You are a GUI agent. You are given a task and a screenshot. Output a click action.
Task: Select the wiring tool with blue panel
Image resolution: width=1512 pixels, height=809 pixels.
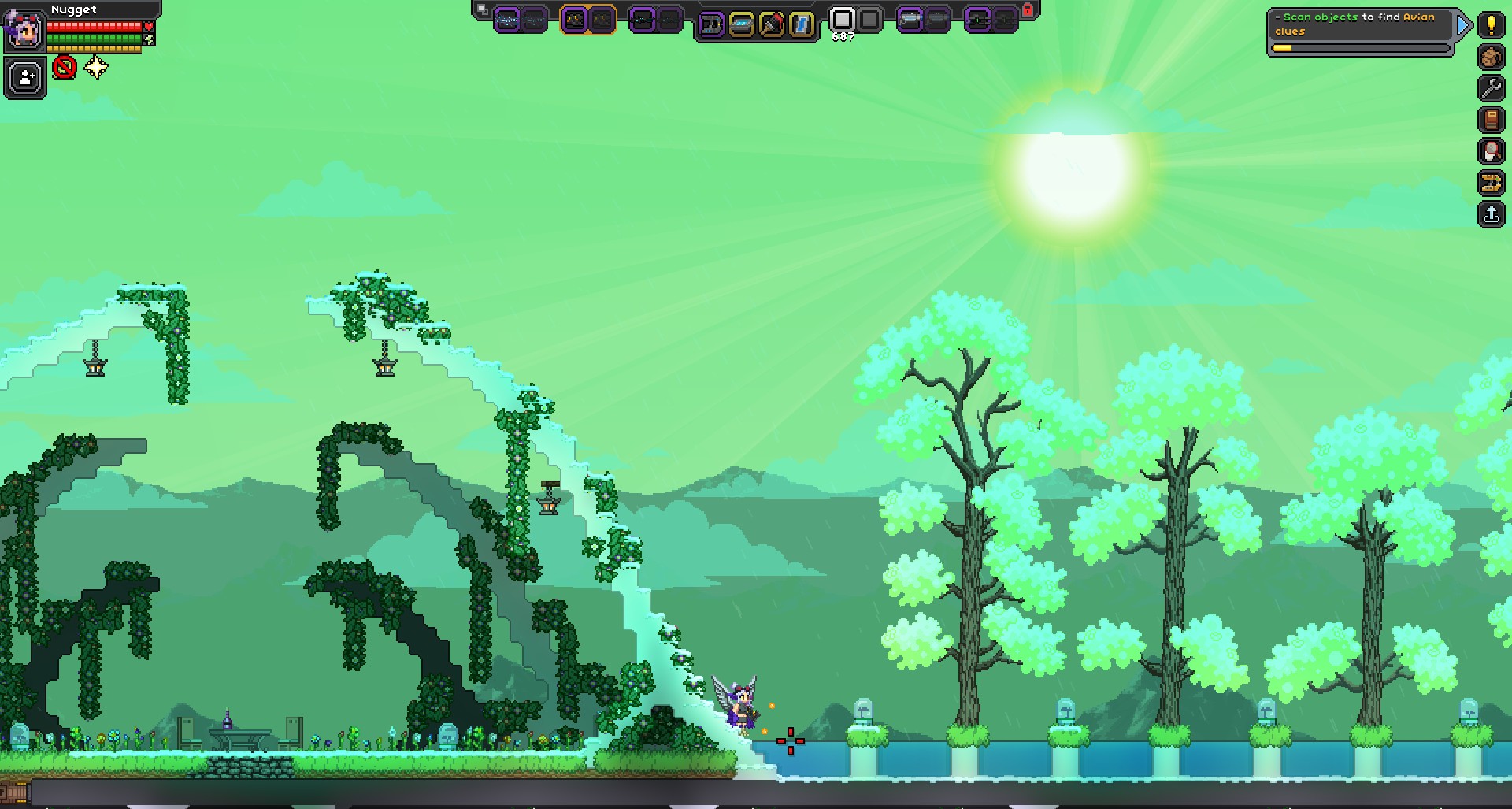(741, 24)
